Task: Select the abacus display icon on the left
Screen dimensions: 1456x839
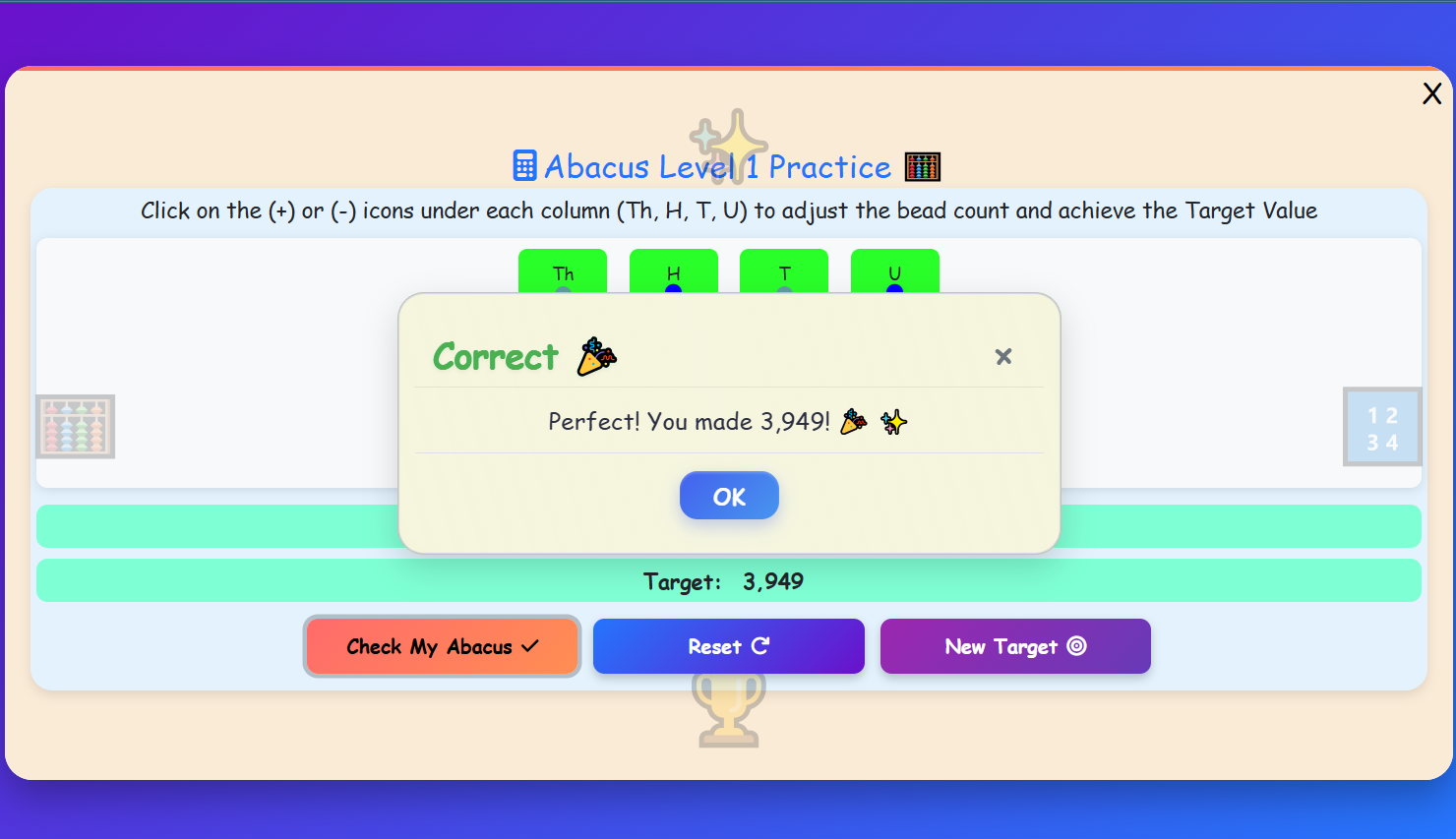Action: click(x=76, y=427)
